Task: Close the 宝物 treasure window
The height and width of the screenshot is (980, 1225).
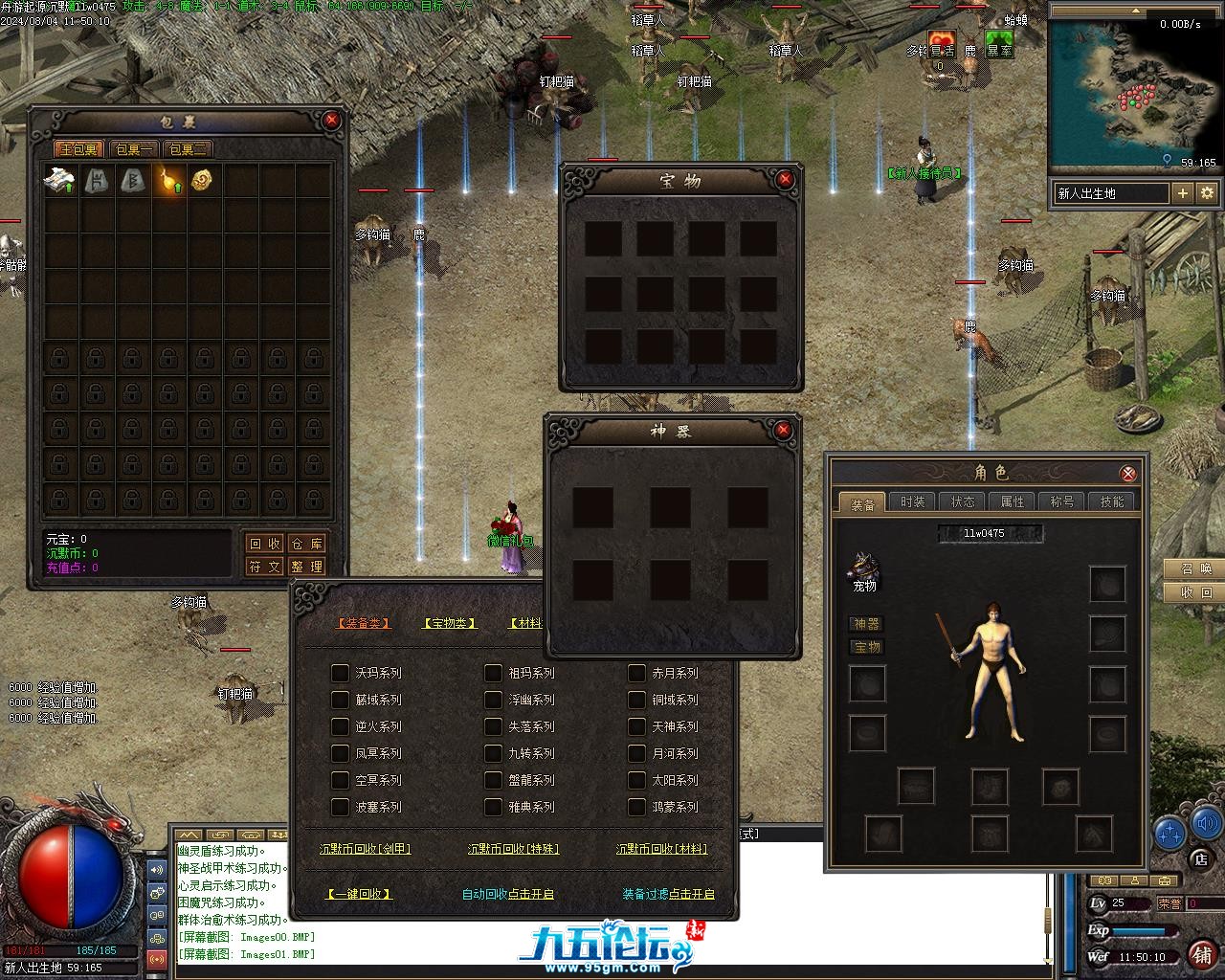Action: click(x=785, y=179)
